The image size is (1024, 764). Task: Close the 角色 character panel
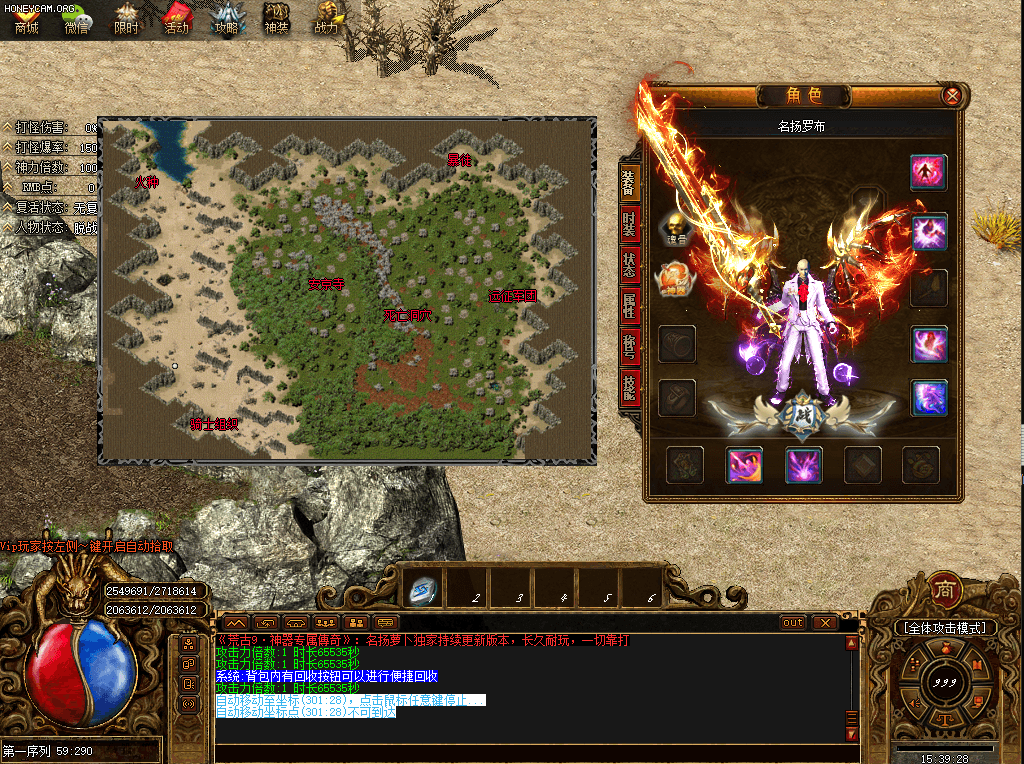(x=952, y=96)
